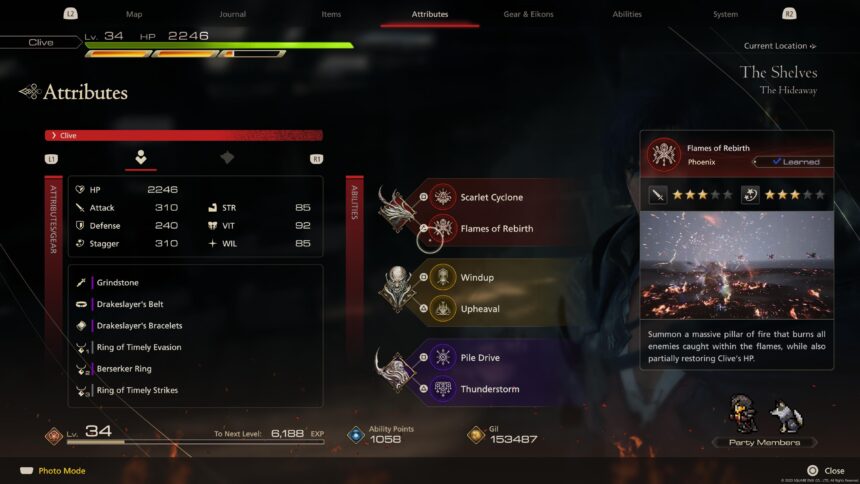Choose the Flames of Rebirth ability
The width and height of the screenshot is (860, 484).
(x=496, y=229)
